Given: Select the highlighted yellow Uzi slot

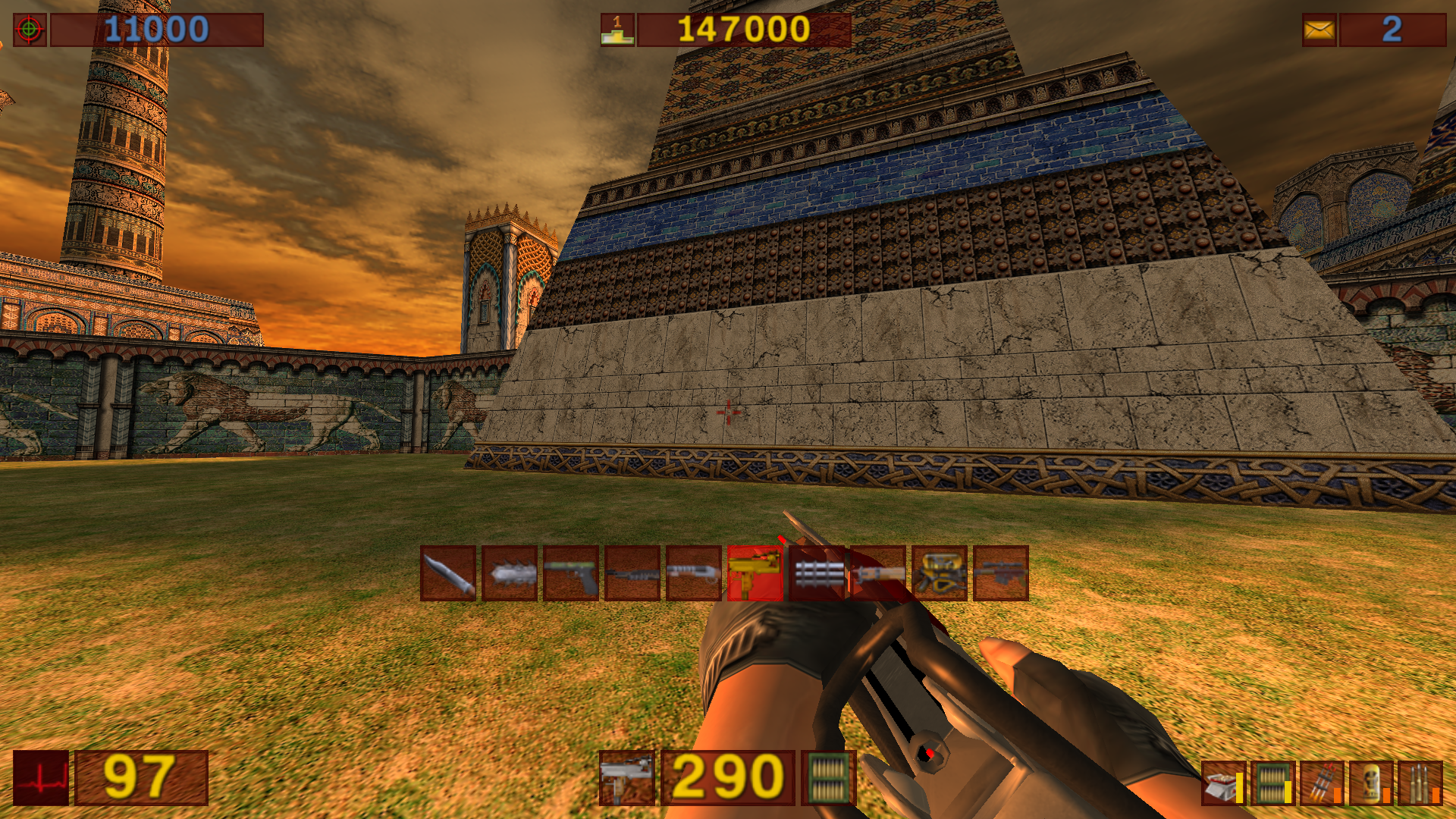Looking at the screenshot, I should [755, 573].
